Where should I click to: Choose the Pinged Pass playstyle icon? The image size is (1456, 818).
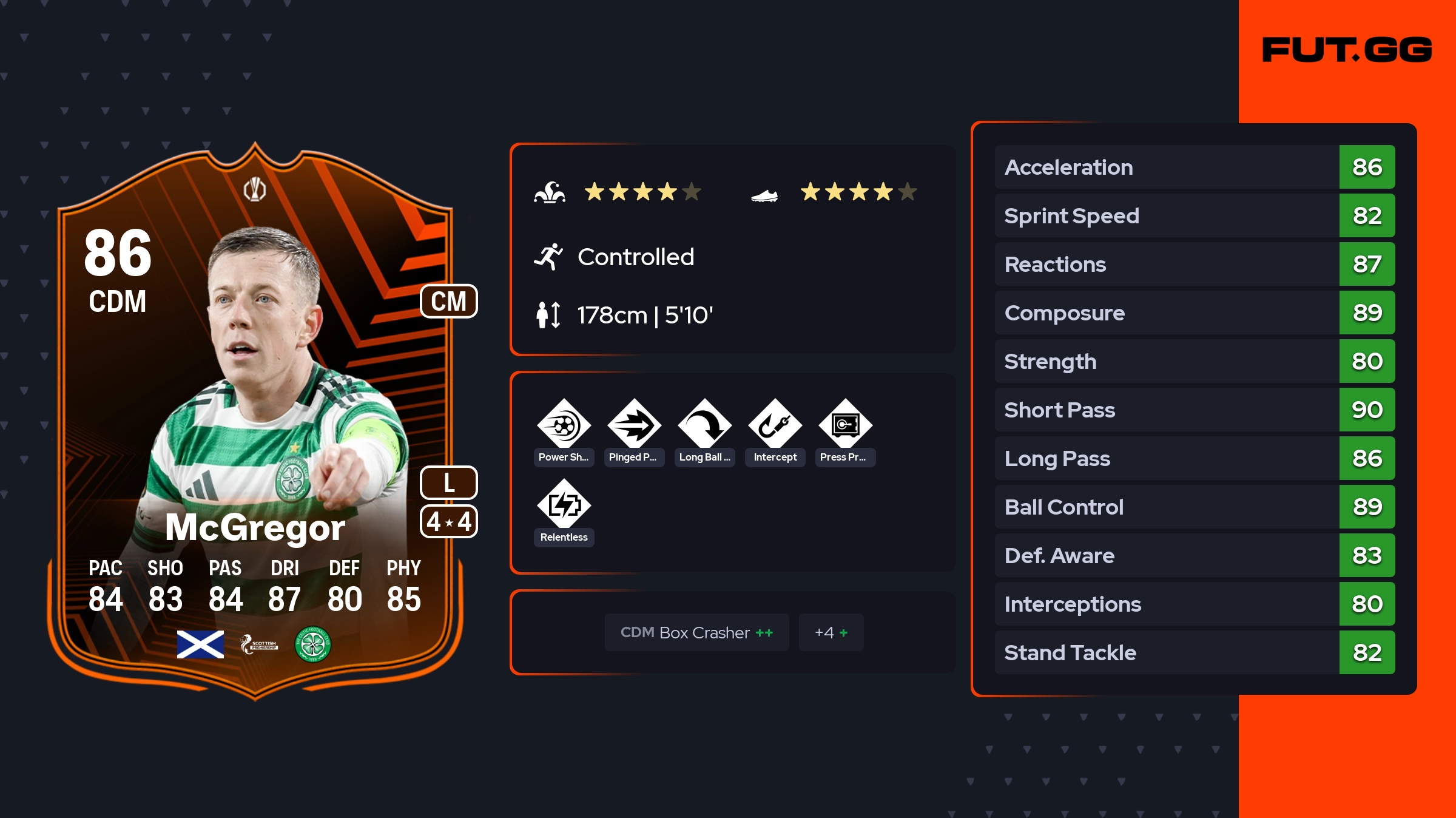pos(634,425)
